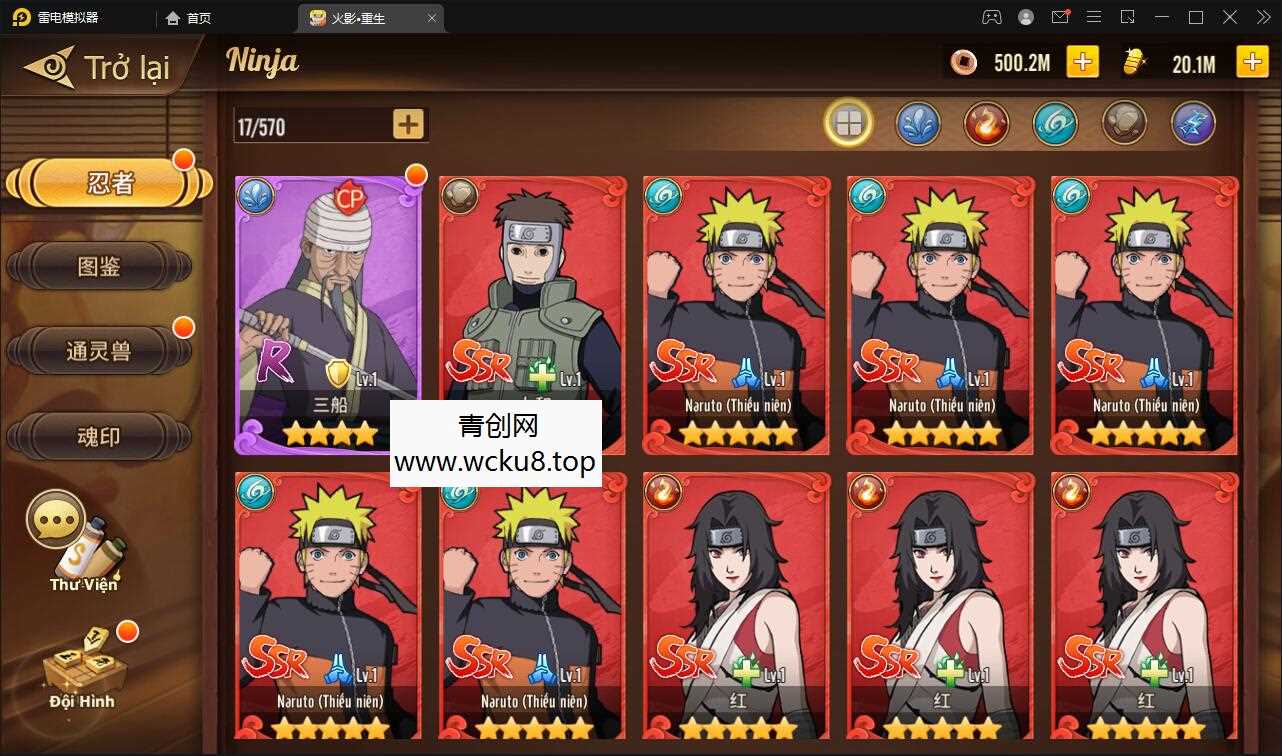The width and height of the screenshot is (1282, 756).
Task: Filter ninjas by wind element
Action: (x=1055, y=124)
